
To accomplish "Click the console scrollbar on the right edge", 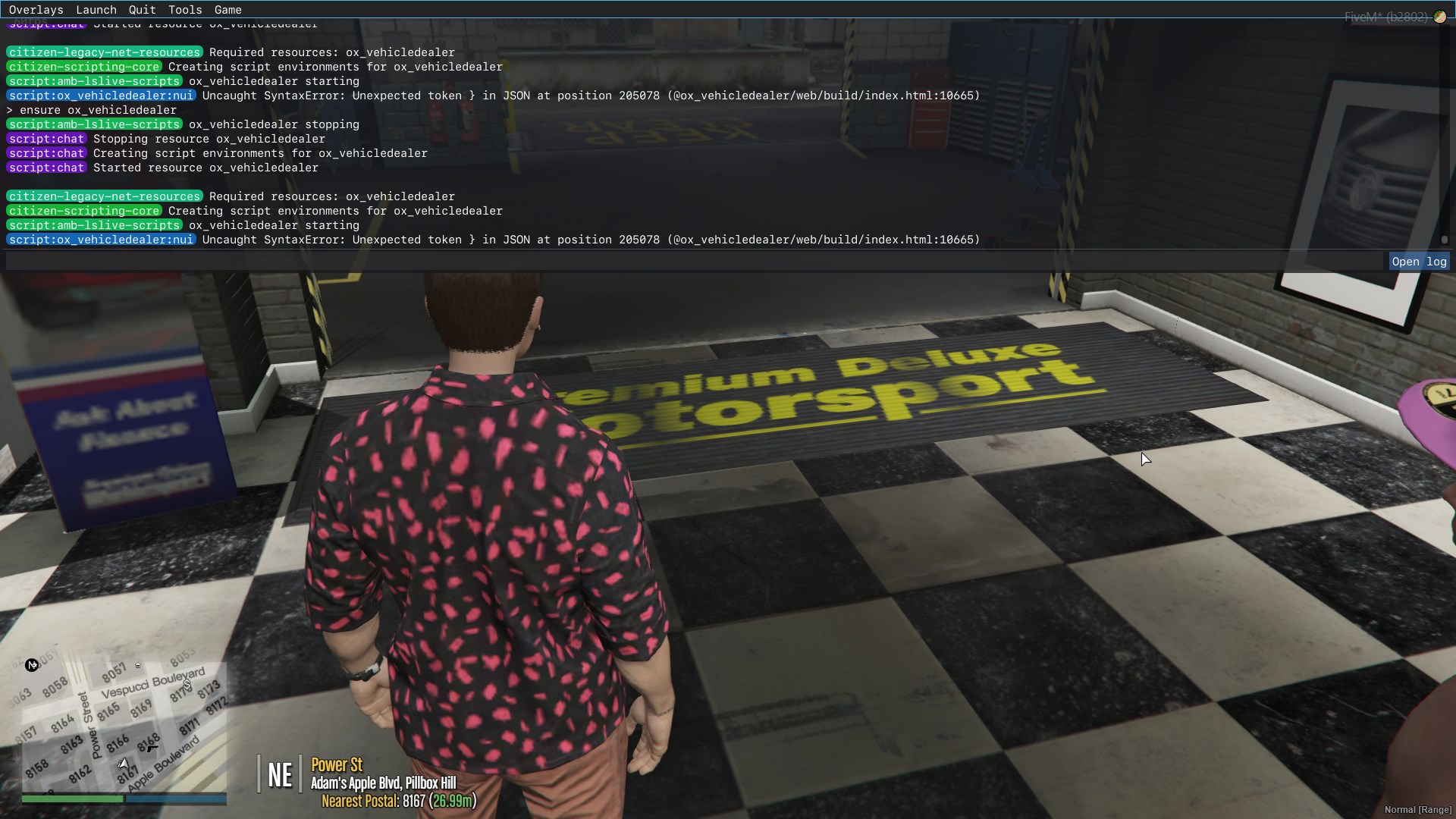I will pyautogui.click(x=1445, y=240).
